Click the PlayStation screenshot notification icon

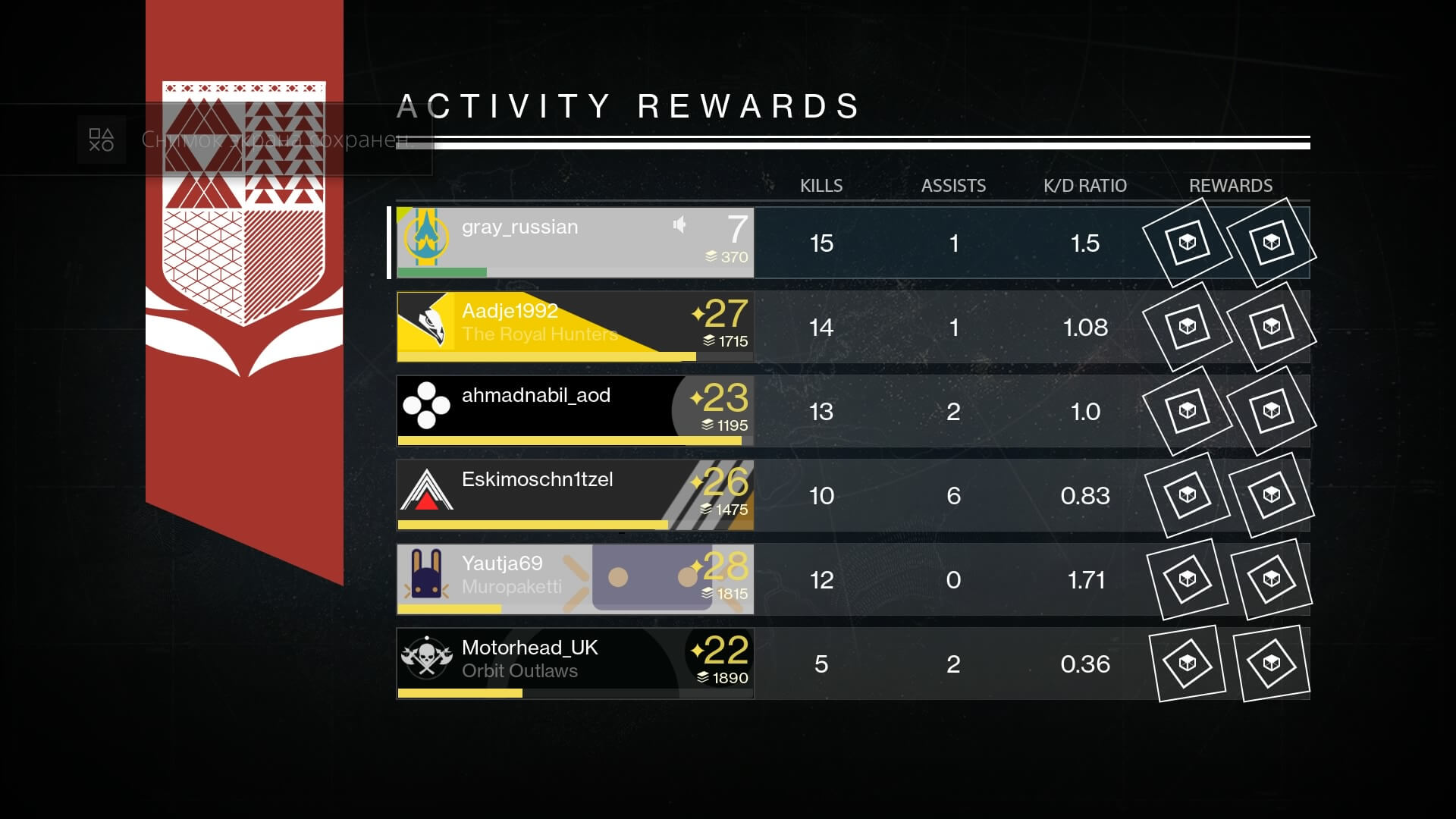[101, 139]
